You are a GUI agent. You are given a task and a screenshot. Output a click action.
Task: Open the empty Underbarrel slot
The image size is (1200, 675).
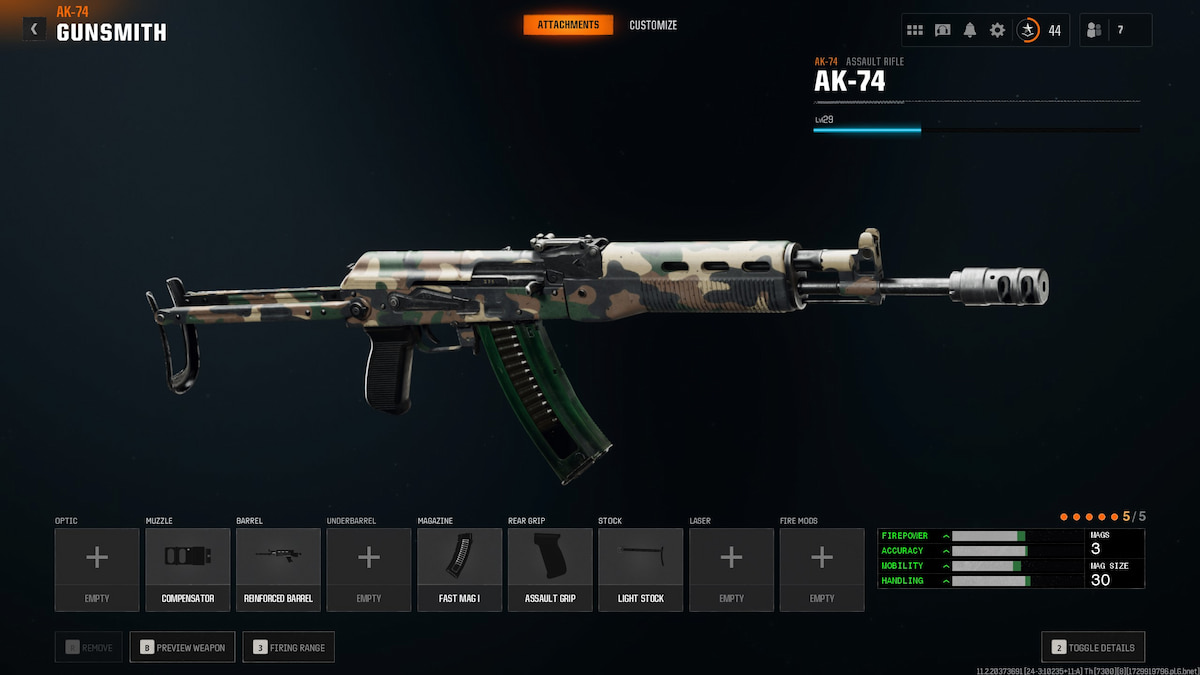(x=369, y=569)
